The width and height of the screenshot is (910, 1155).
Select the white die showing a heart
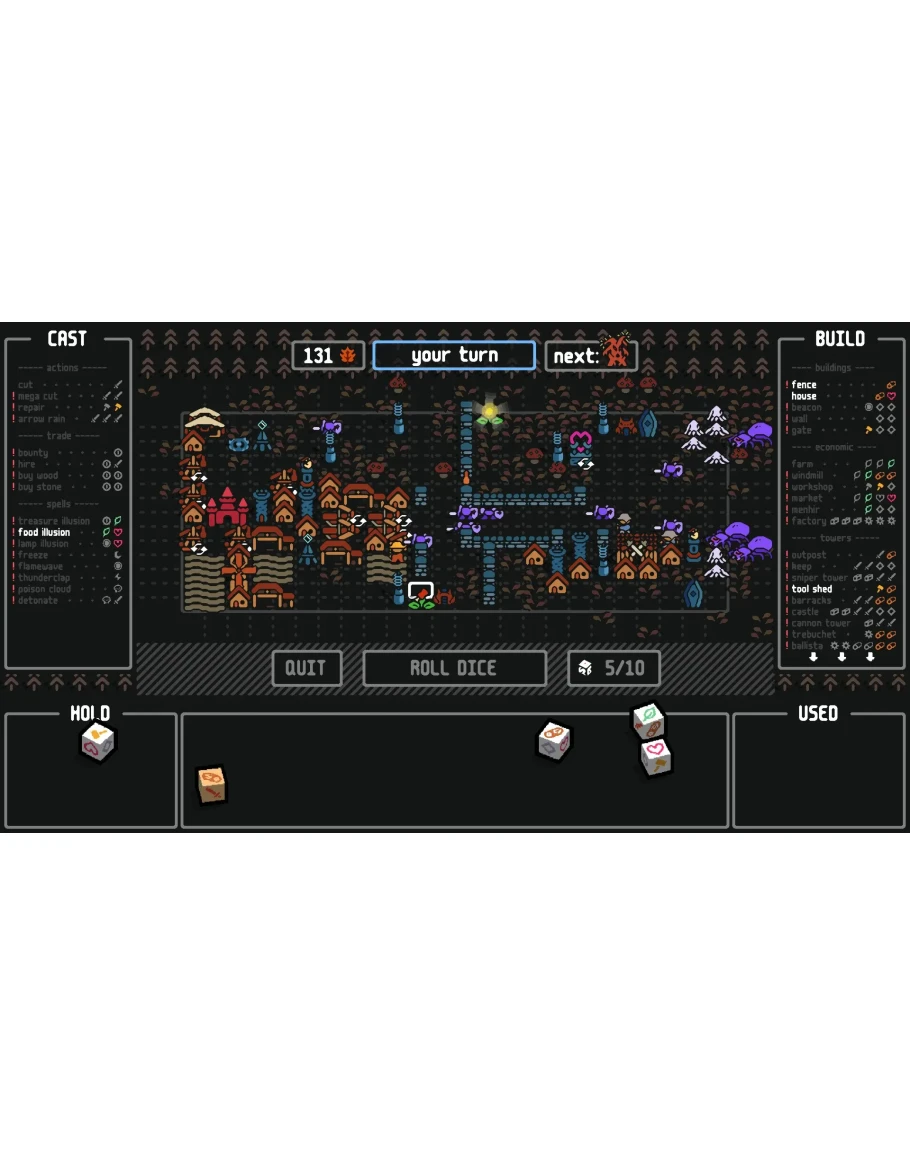(x=655, y=756)
